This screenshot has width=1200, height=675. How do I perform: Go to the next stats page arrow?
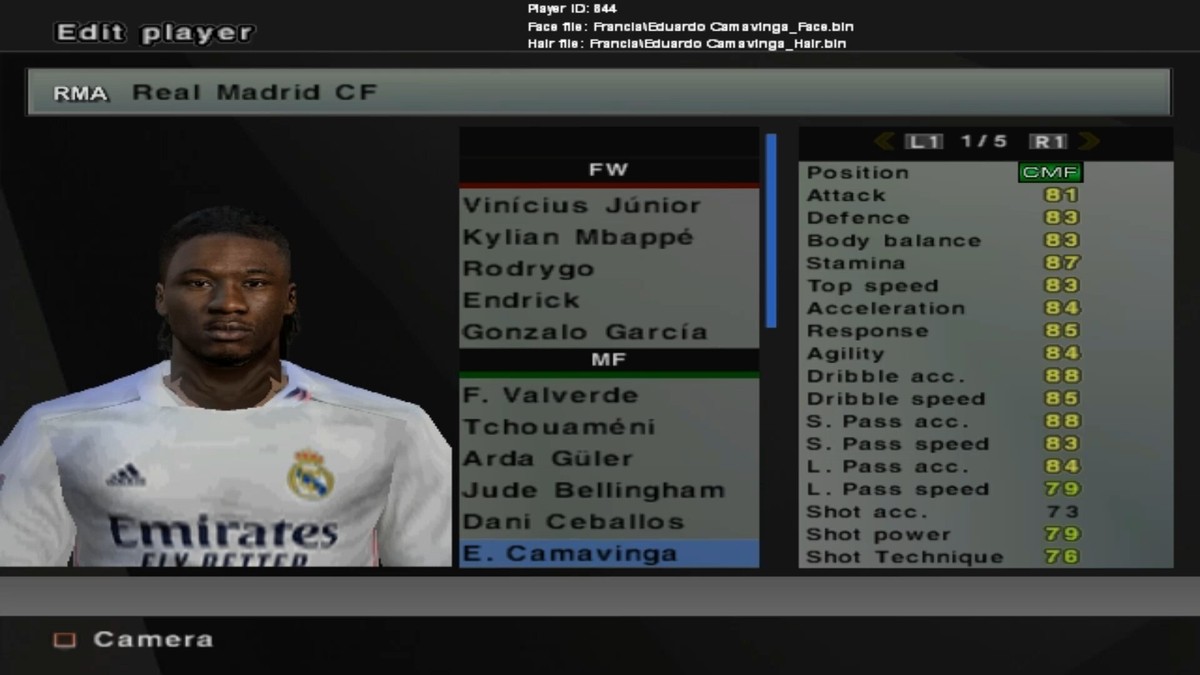pos(1089,142)
